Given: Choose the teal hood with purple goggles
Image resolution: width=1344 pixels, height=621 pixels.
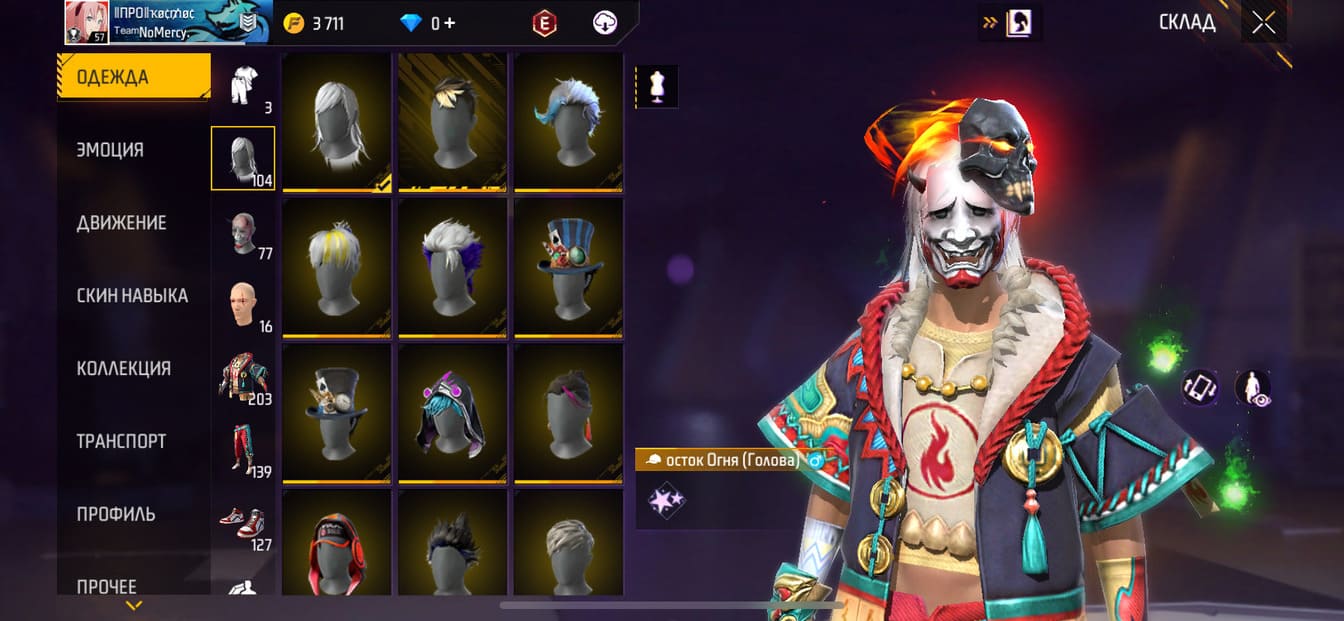Looking at the screenshot, I should [x=452, y=412].
